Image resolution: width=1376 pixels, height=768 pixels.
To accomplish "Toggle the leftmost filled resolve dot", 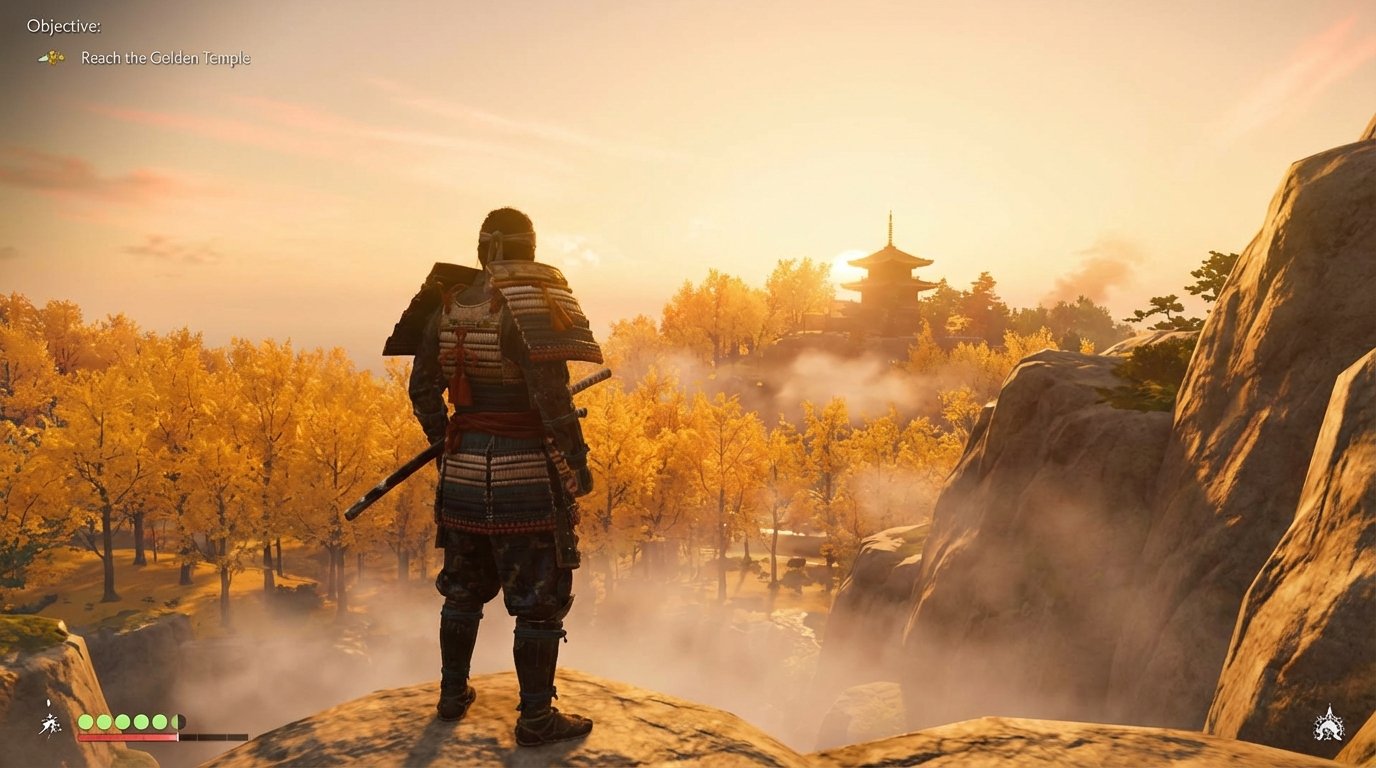I will click(x=86, y=721).
